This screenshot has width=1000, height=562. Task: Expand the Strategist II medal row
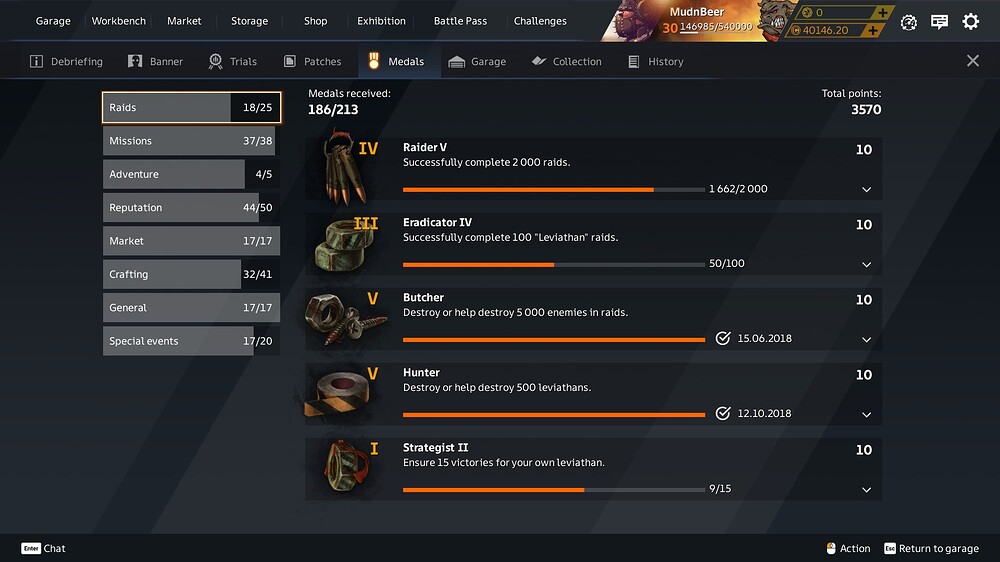(866, 489)
